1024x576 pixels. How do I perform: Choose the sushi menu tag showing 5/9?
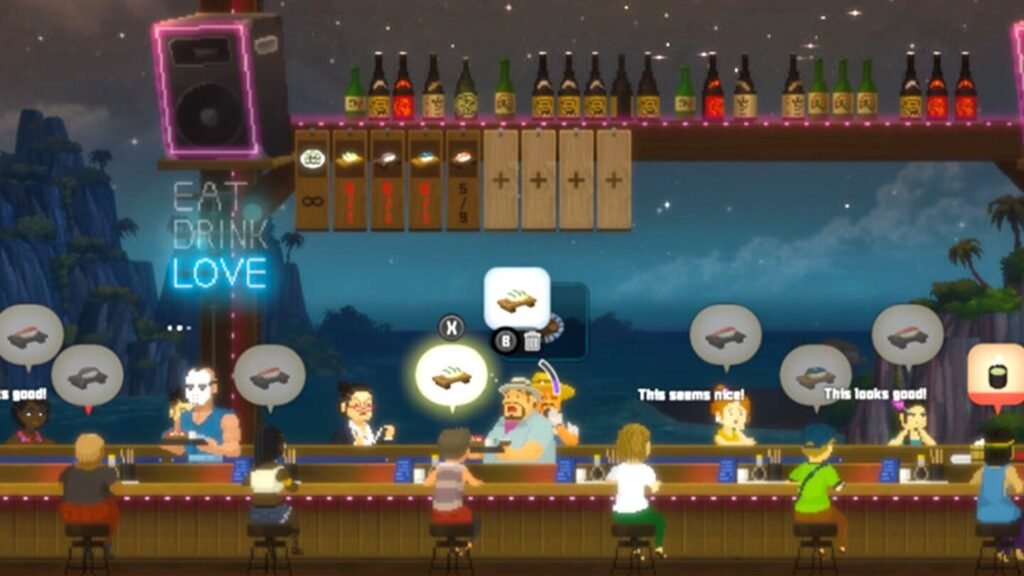coord(463,180)
